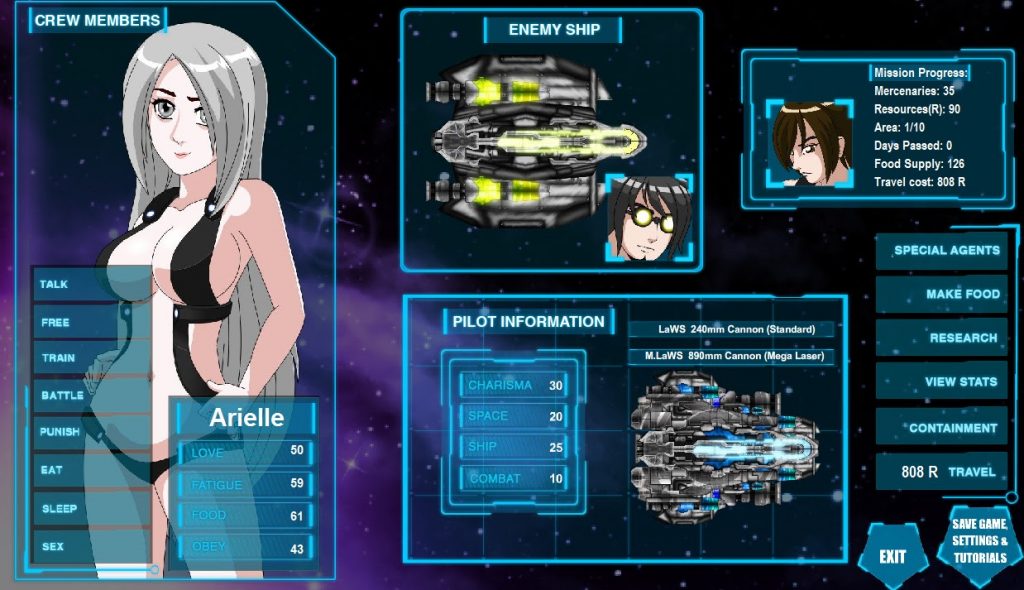Start a Battle with the crew member
1024x590 pixels.
tap(62, 396)
